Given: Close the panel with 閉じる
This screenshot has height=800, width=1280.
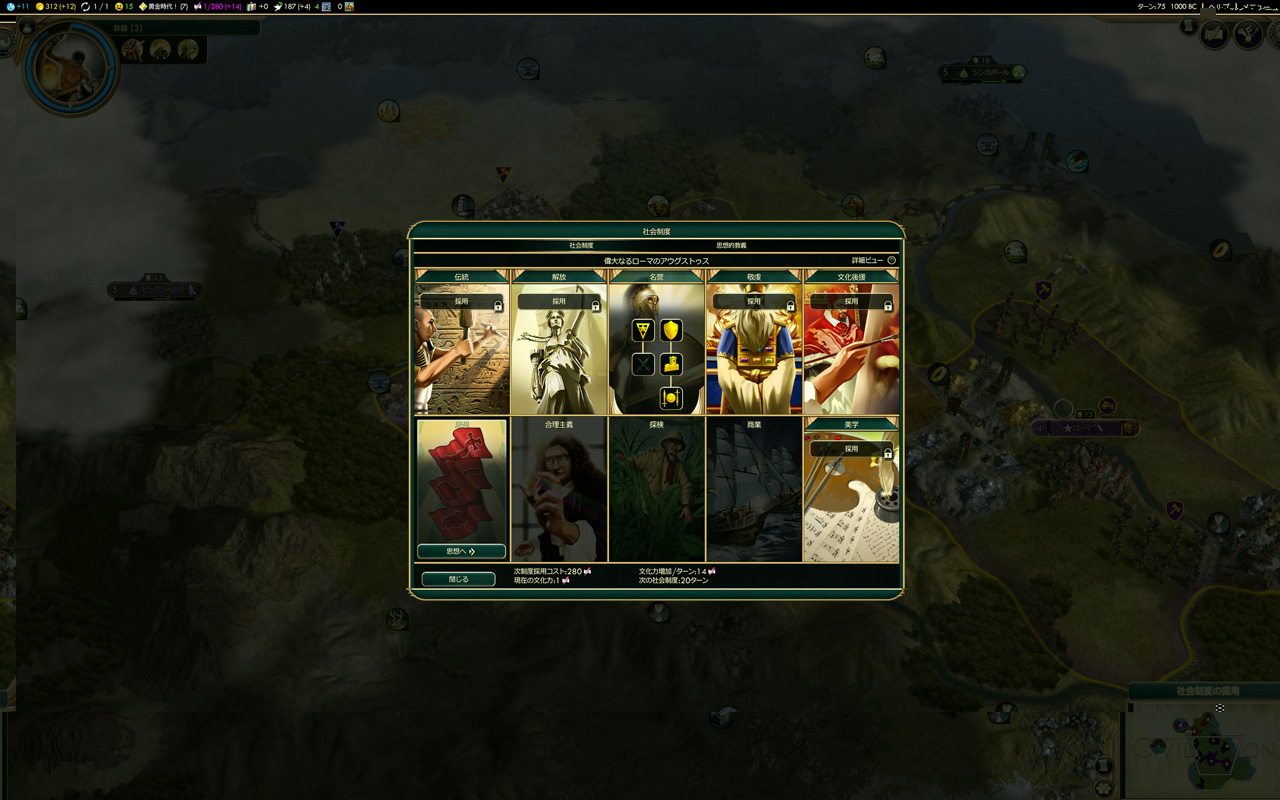Looking at the screenshot, I should coord(458,579).
